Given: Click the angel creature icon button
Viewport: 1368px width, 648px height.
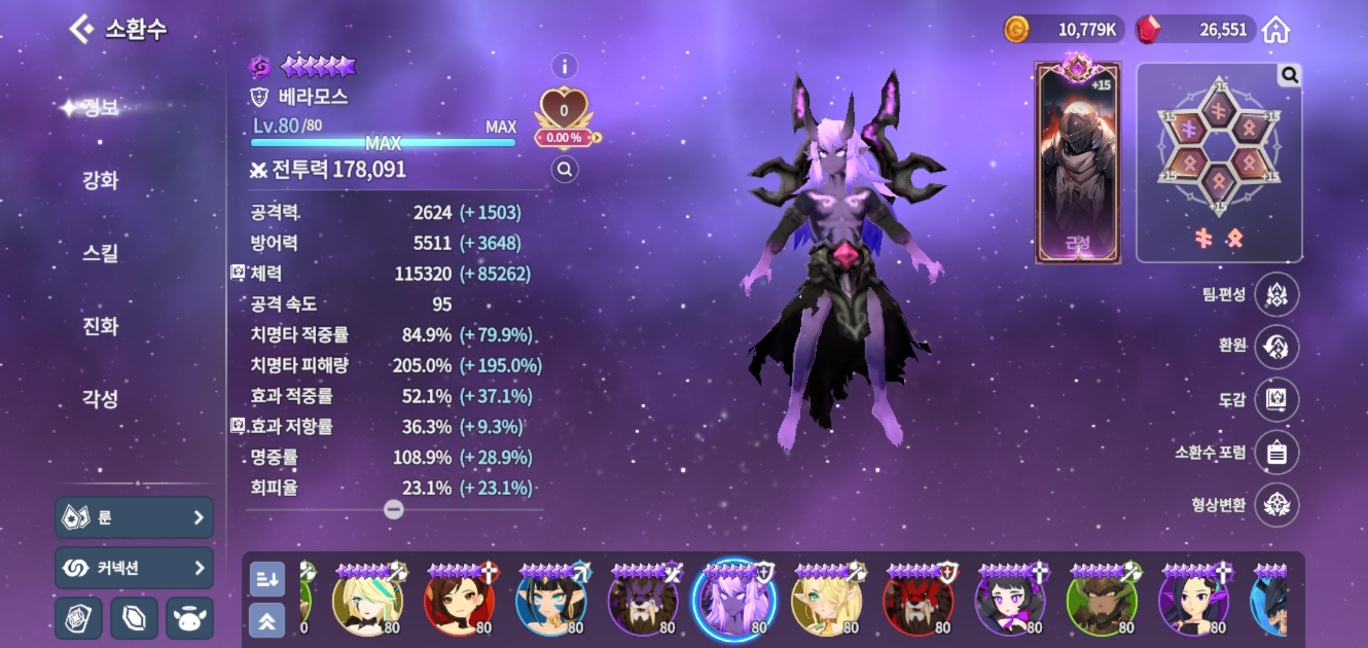Looking at the screenshot, I should coord(189,618).
